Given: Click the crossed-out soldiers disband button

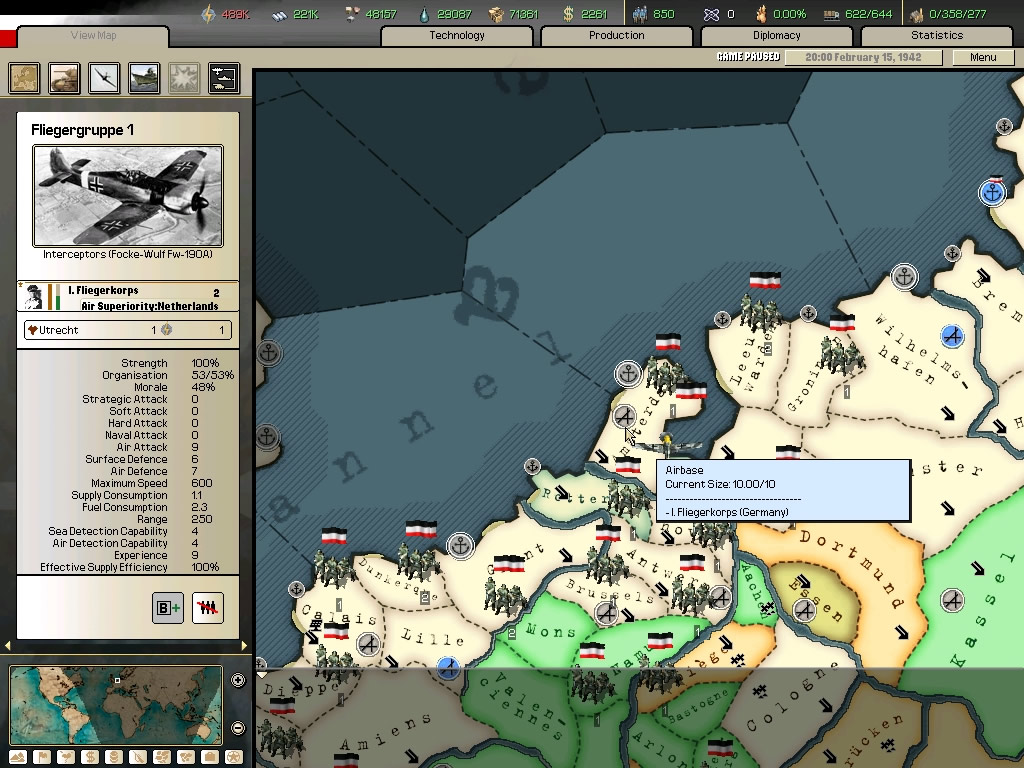Looking at the screenshot, I should pos(207,607).
